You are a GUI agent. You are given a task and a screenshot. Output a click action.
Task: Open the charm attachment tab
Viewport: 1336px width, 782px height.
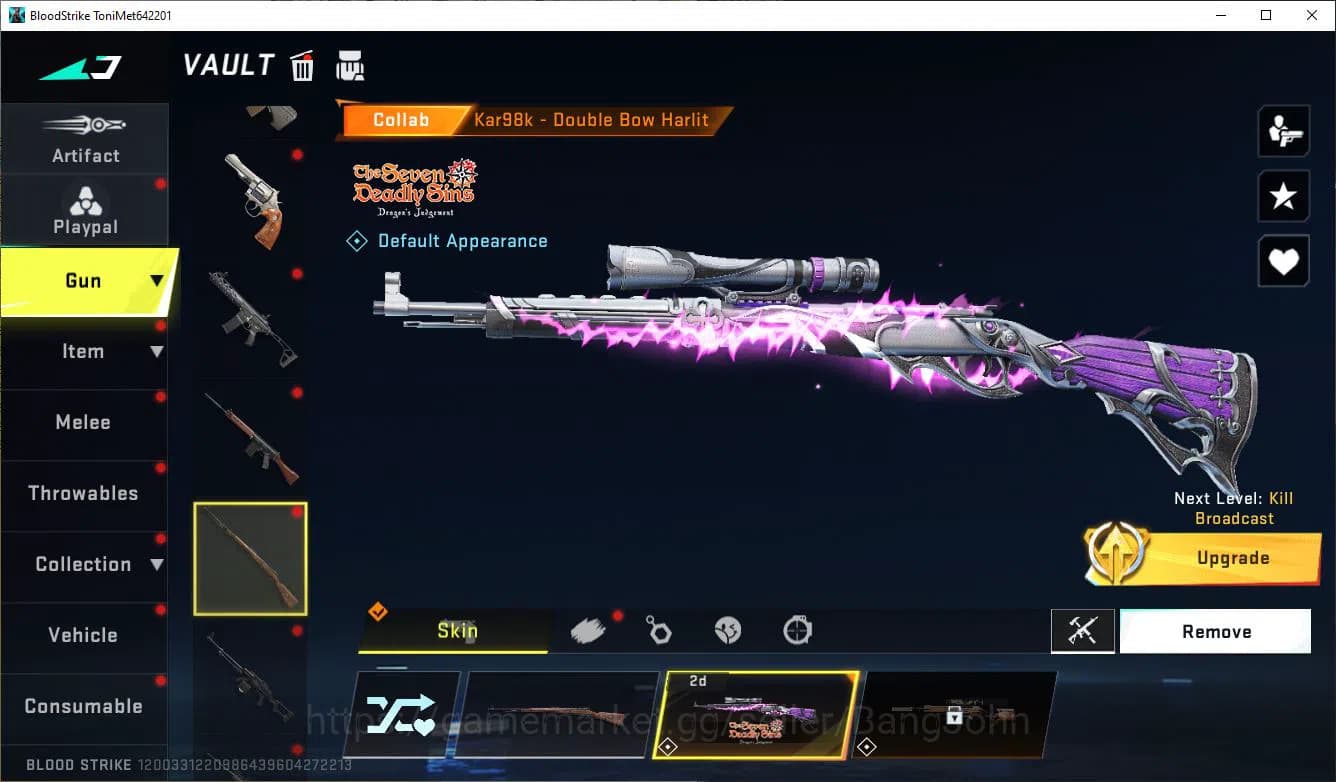pyautogui.click(x=658, y=630)
